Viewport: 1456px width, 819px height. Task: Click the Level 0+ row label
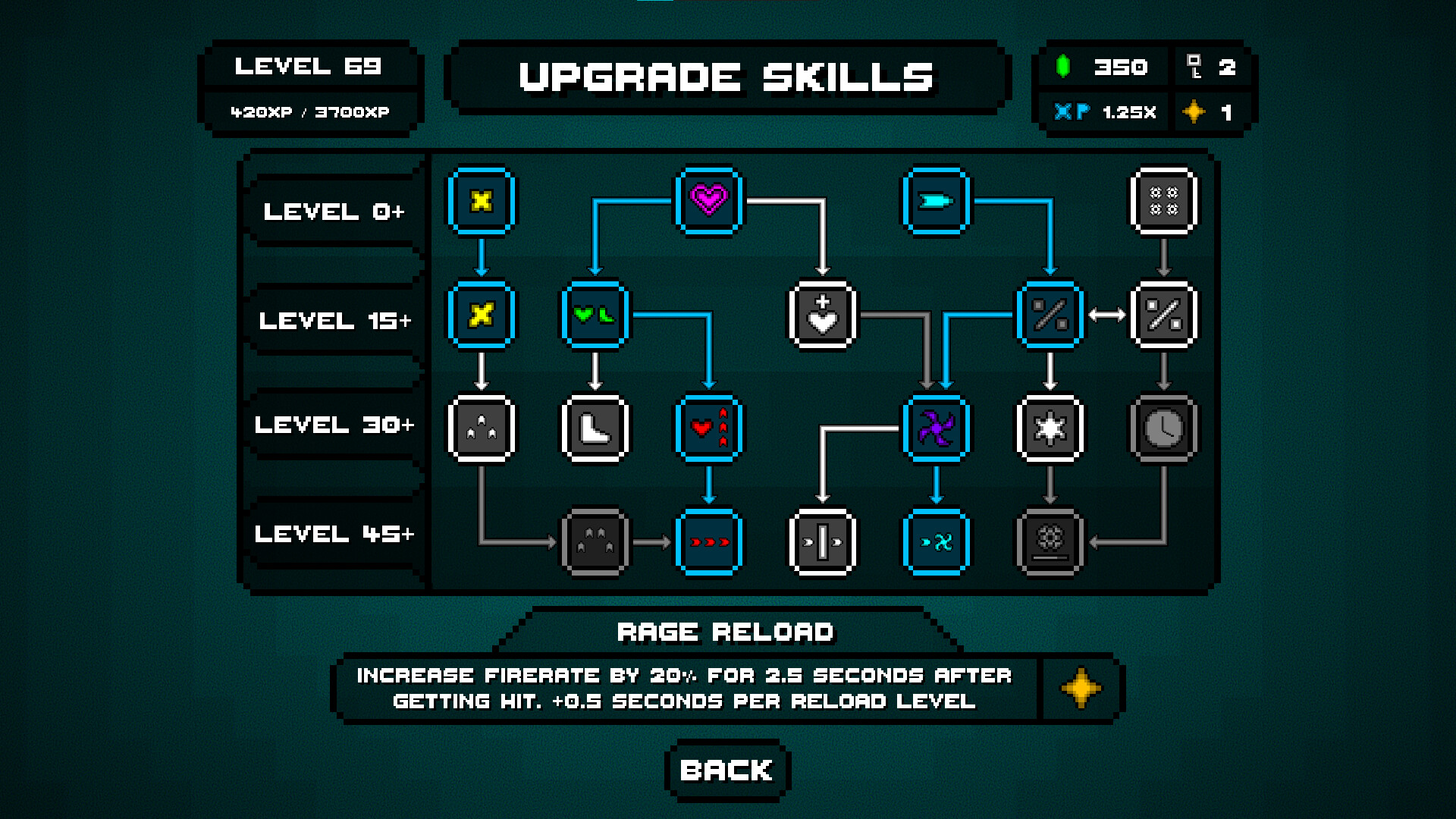point(334,212)
